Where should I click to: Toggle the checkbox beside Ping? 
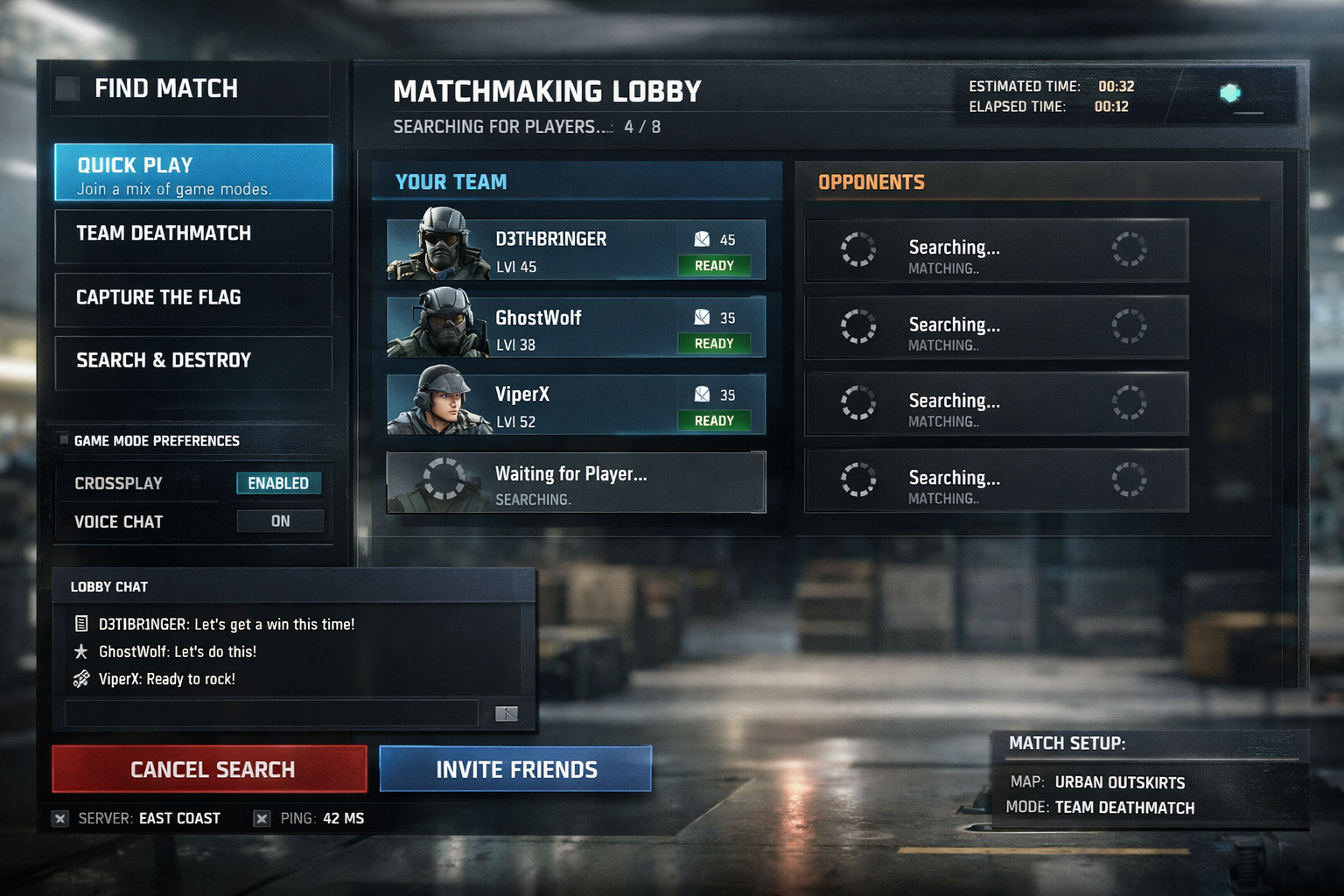coord(262,819)
